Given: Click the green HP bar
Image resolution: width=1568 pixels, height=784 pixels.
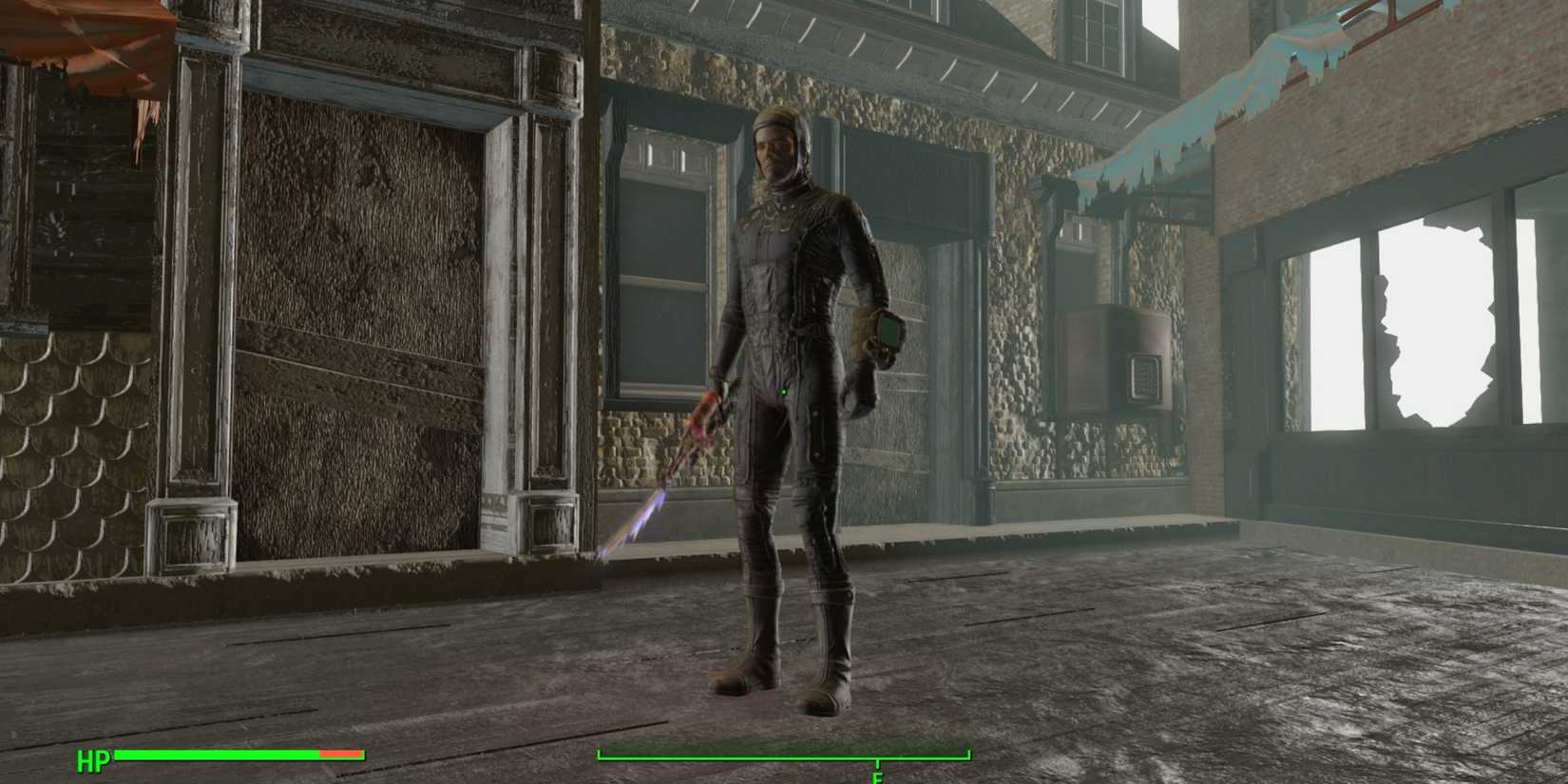Looking at the screenshot, I should (219, 756).
